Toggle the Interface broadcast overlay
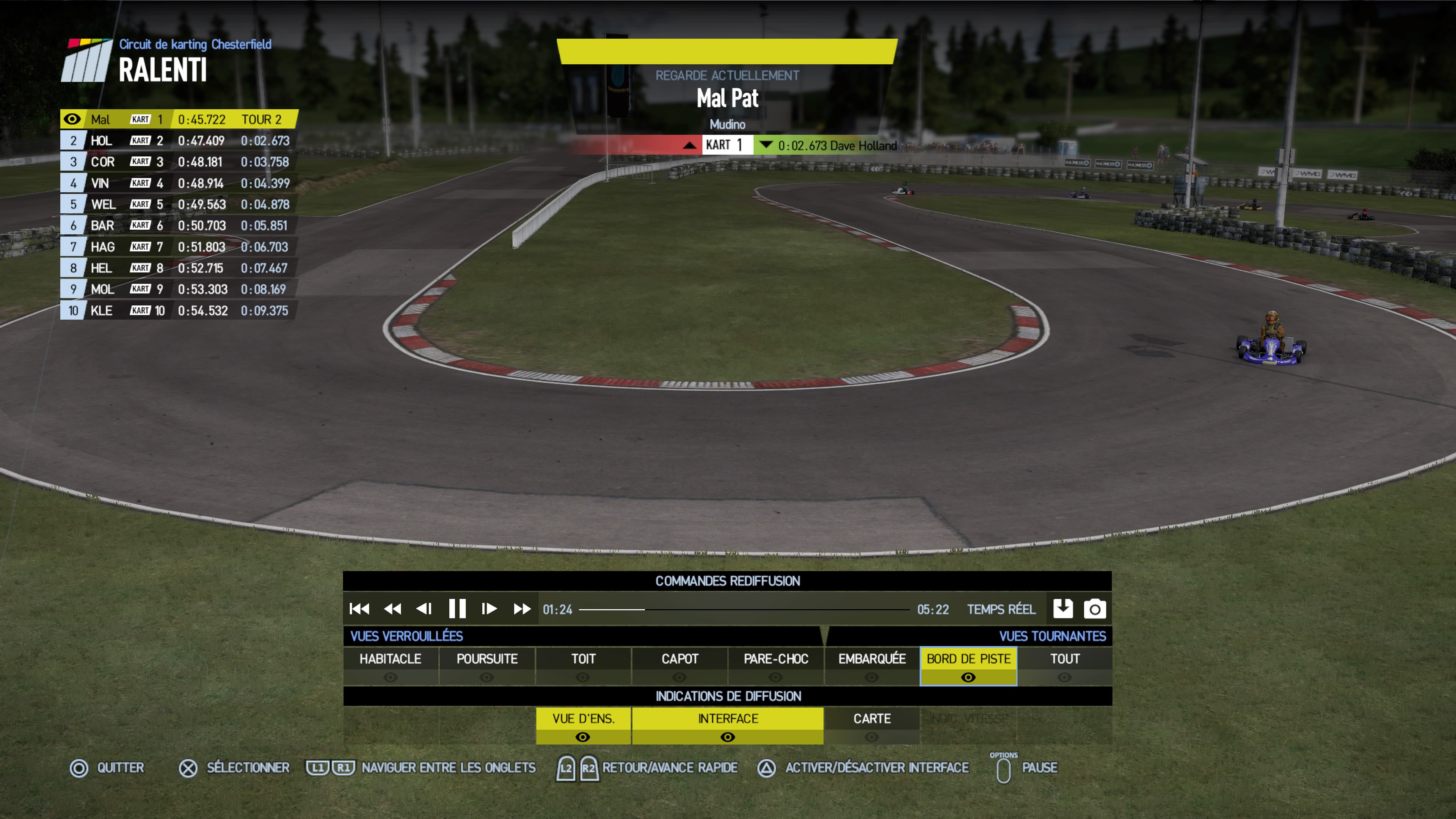This screenshot has height=819, width=1456. point(728,725)
